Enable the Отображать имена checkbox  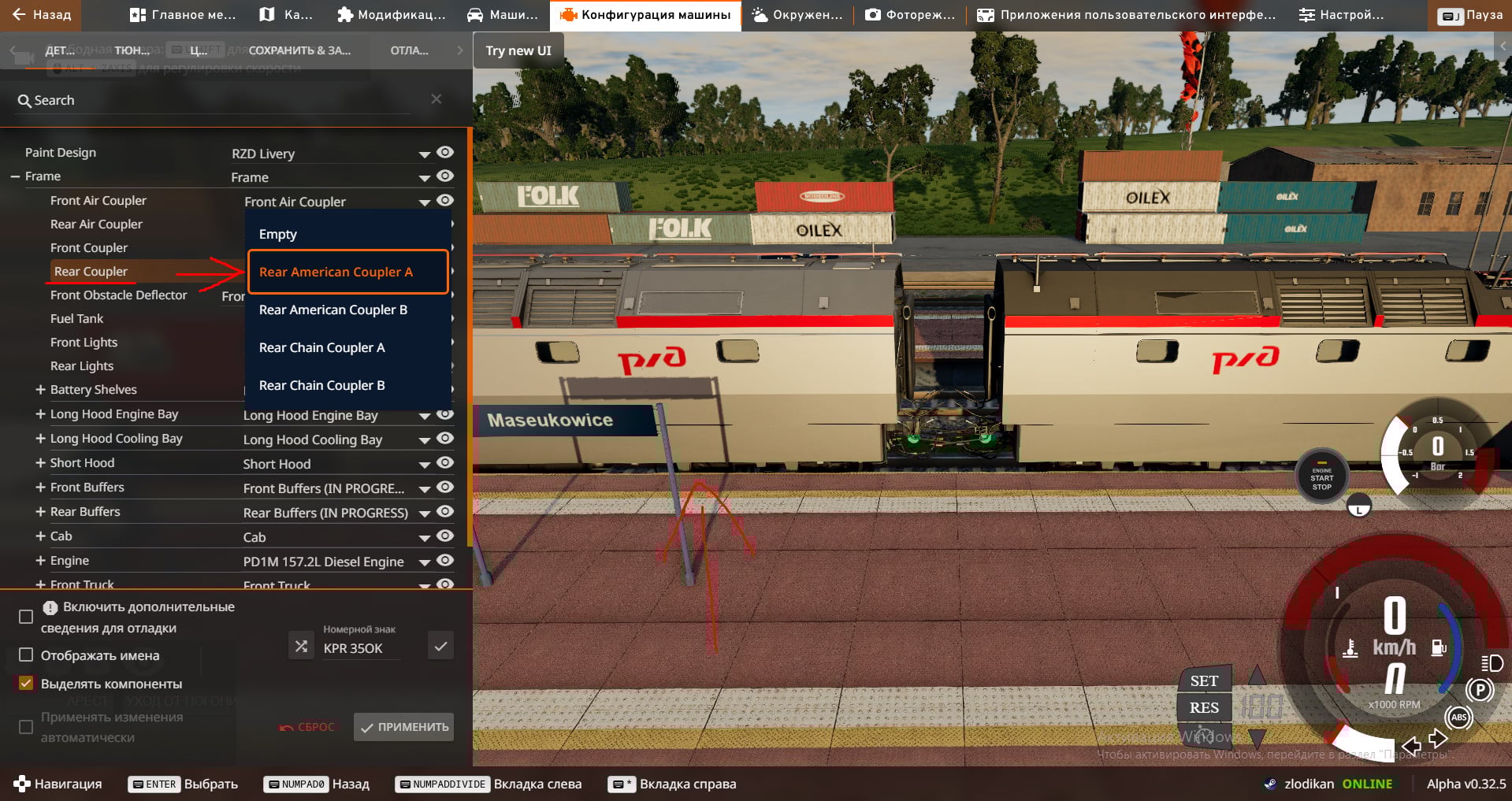[26, 655]
